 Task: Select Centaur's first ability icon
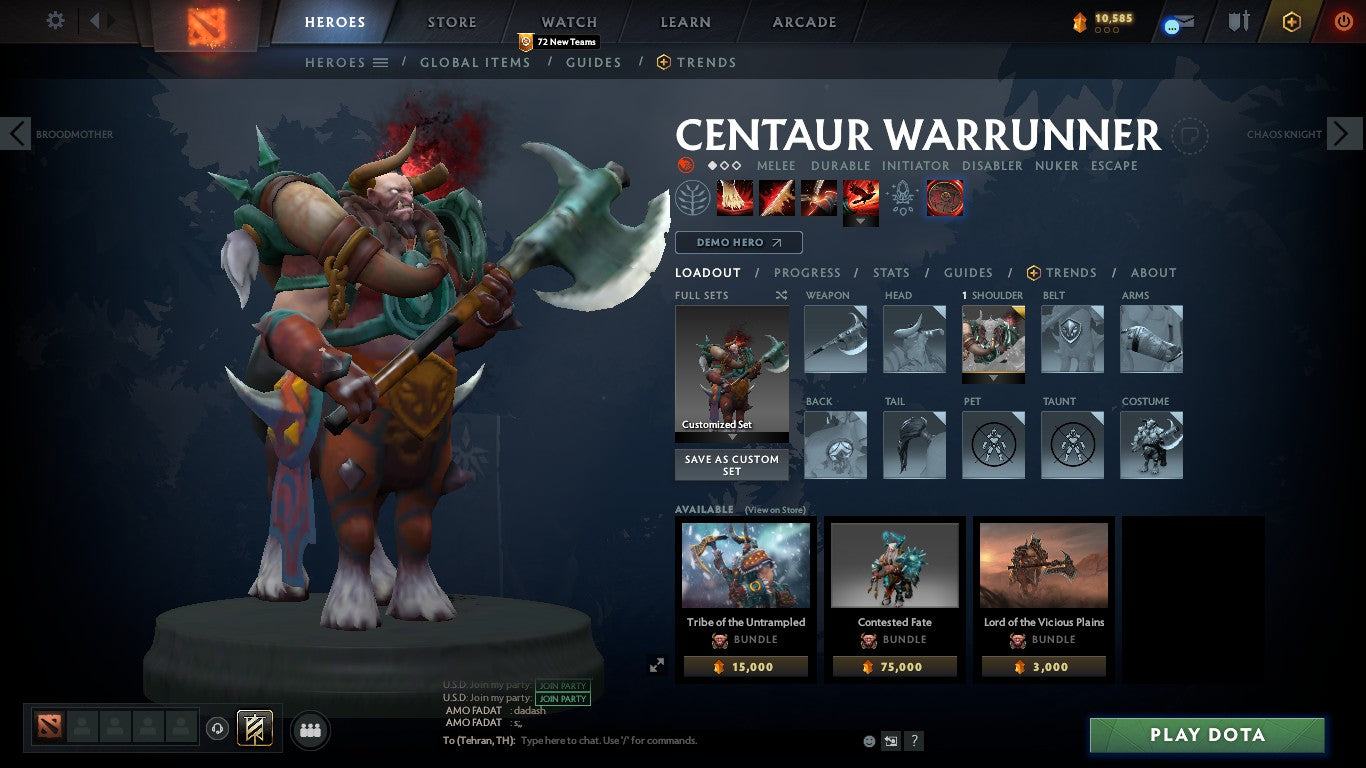coord(735,197)
